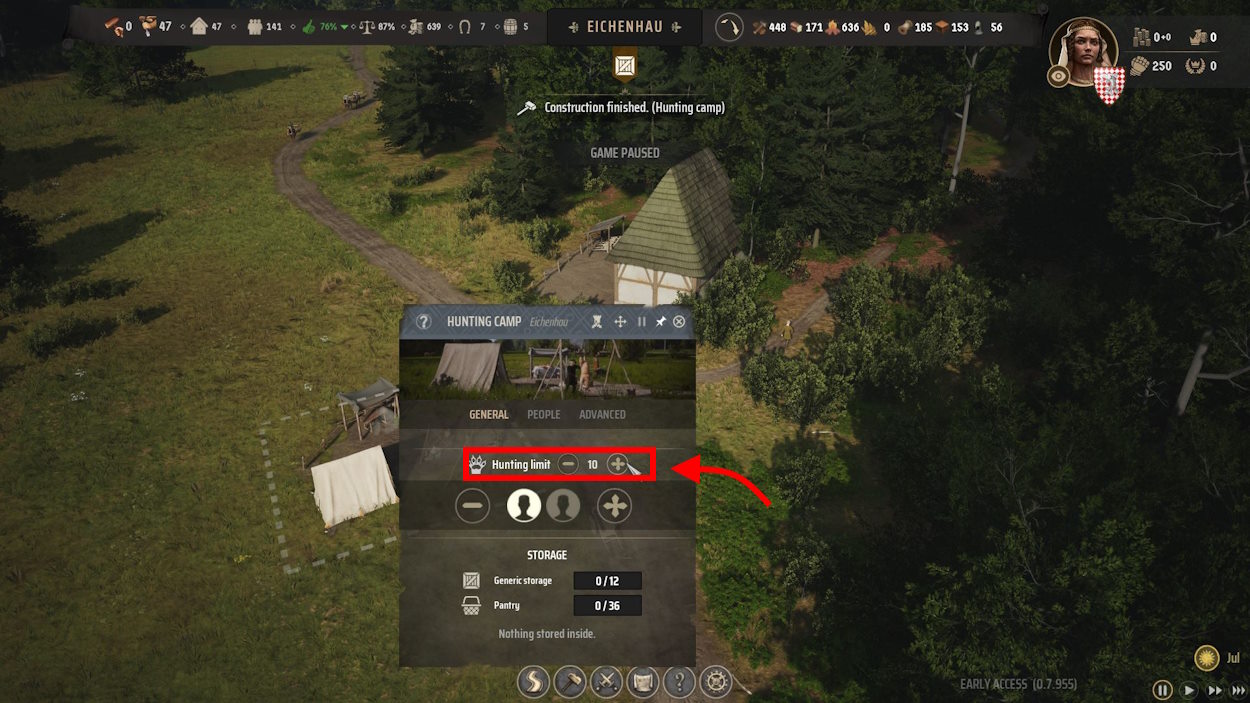Click the lord portrait

pyautogui.click(x=1083, y=52)
